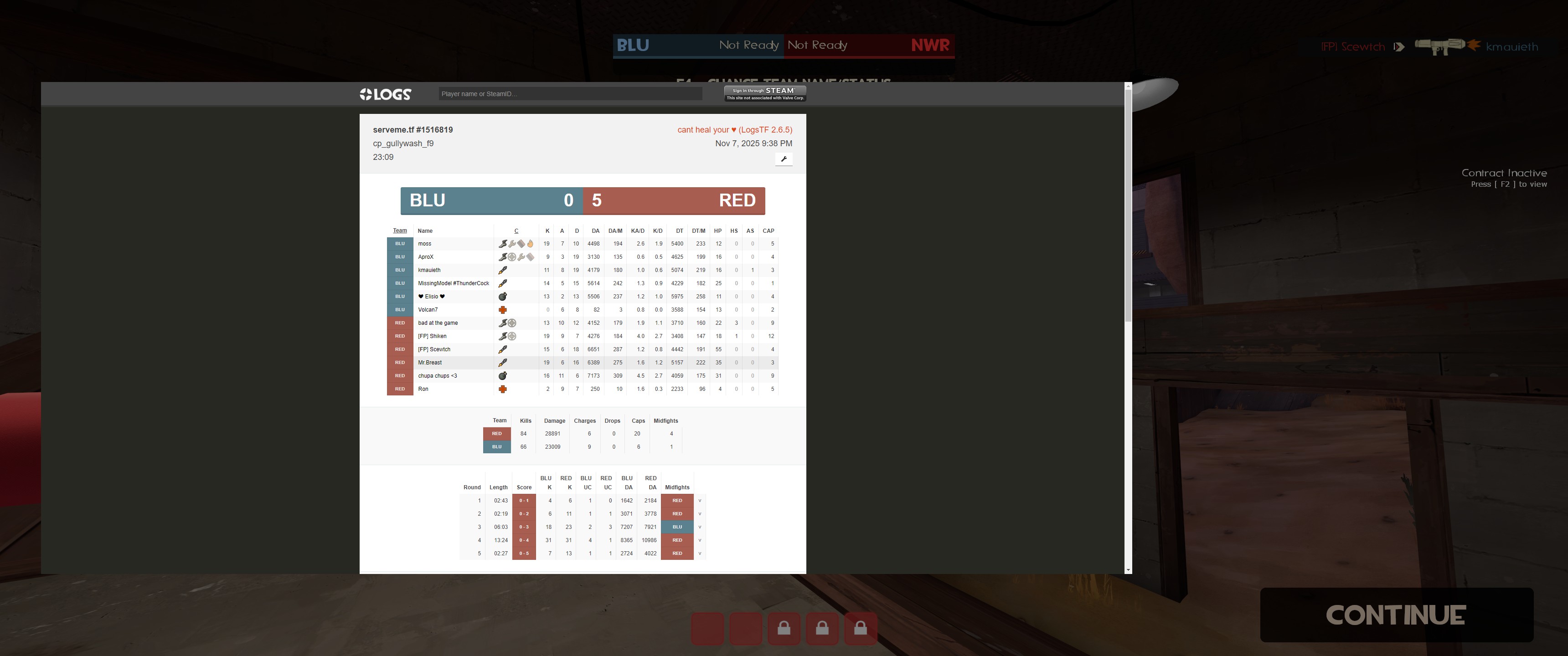Sort the scoreboard by class column C
1568x656 pixels.
coord(516,231)
